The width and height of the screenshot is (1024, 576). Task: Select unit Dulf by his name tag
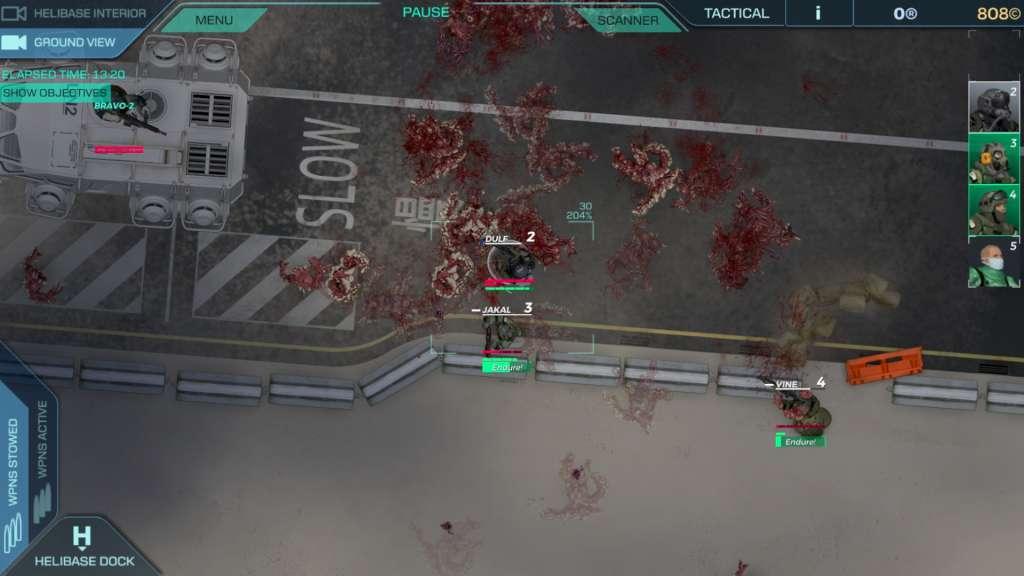point(497,240)
